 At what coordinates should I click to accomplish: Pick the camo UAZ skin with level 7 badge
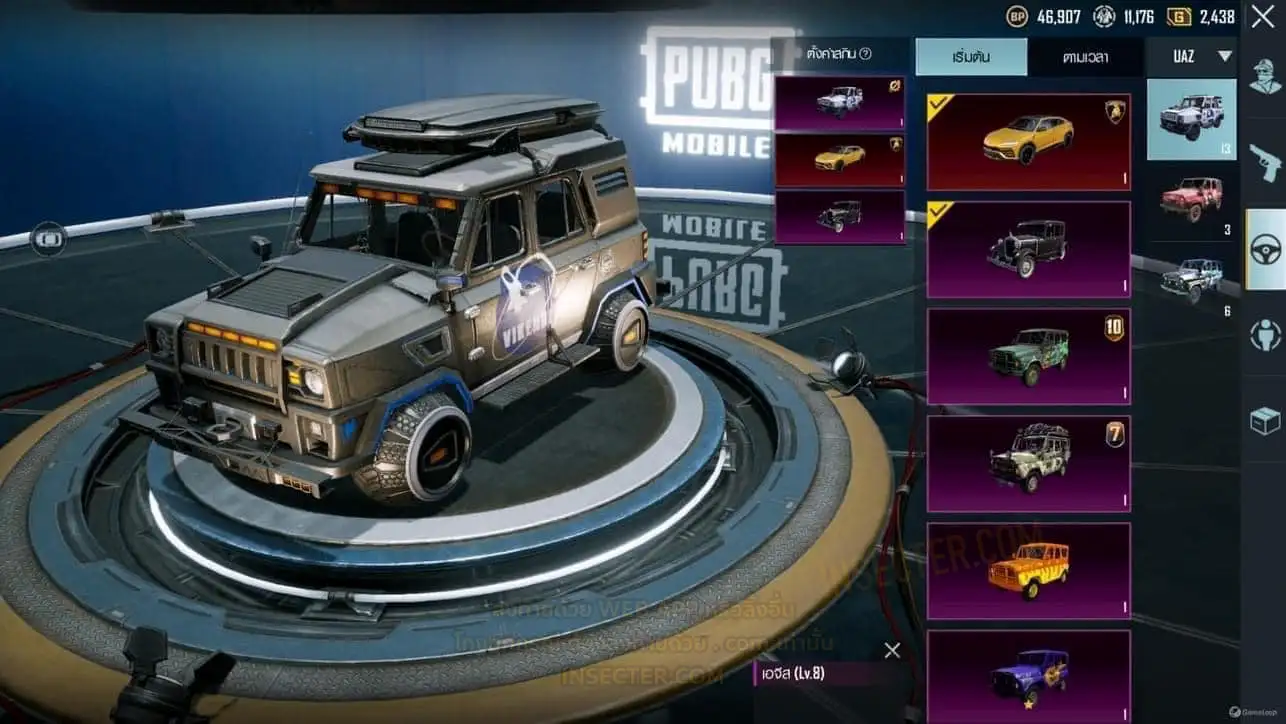click(1028, 463)
